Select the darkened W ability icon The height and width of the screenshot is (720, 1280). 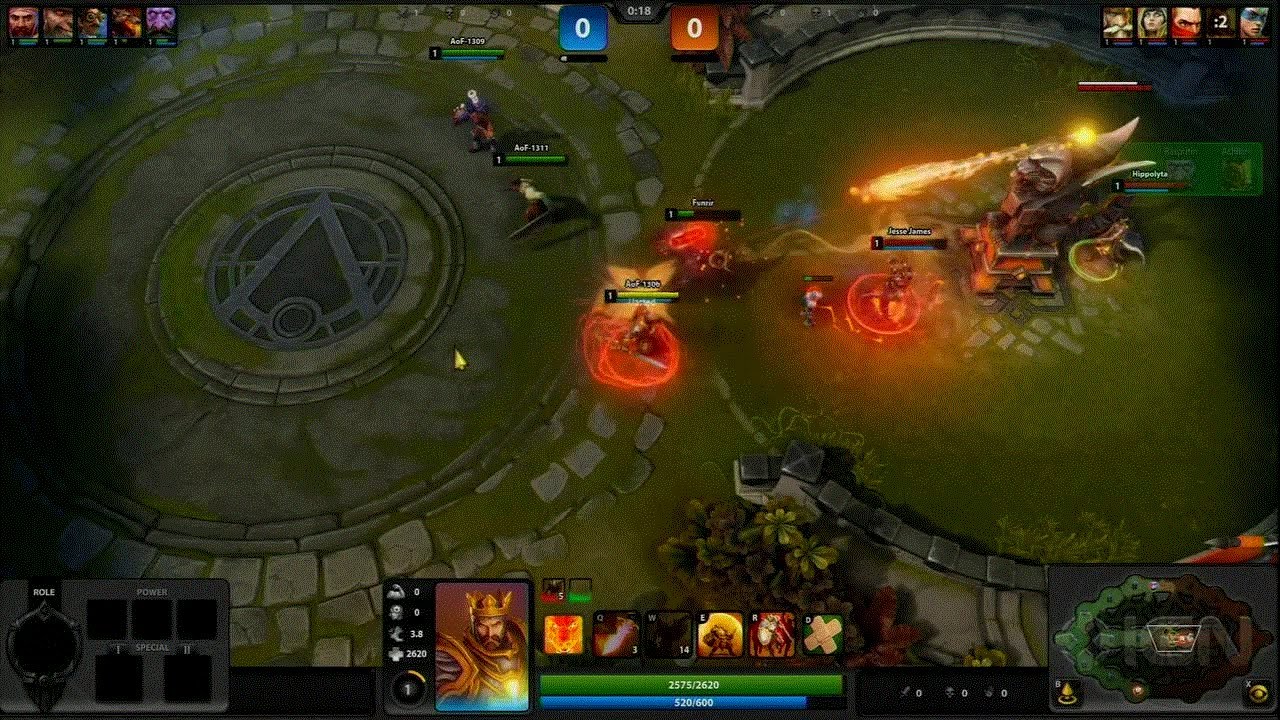(668, 635)
